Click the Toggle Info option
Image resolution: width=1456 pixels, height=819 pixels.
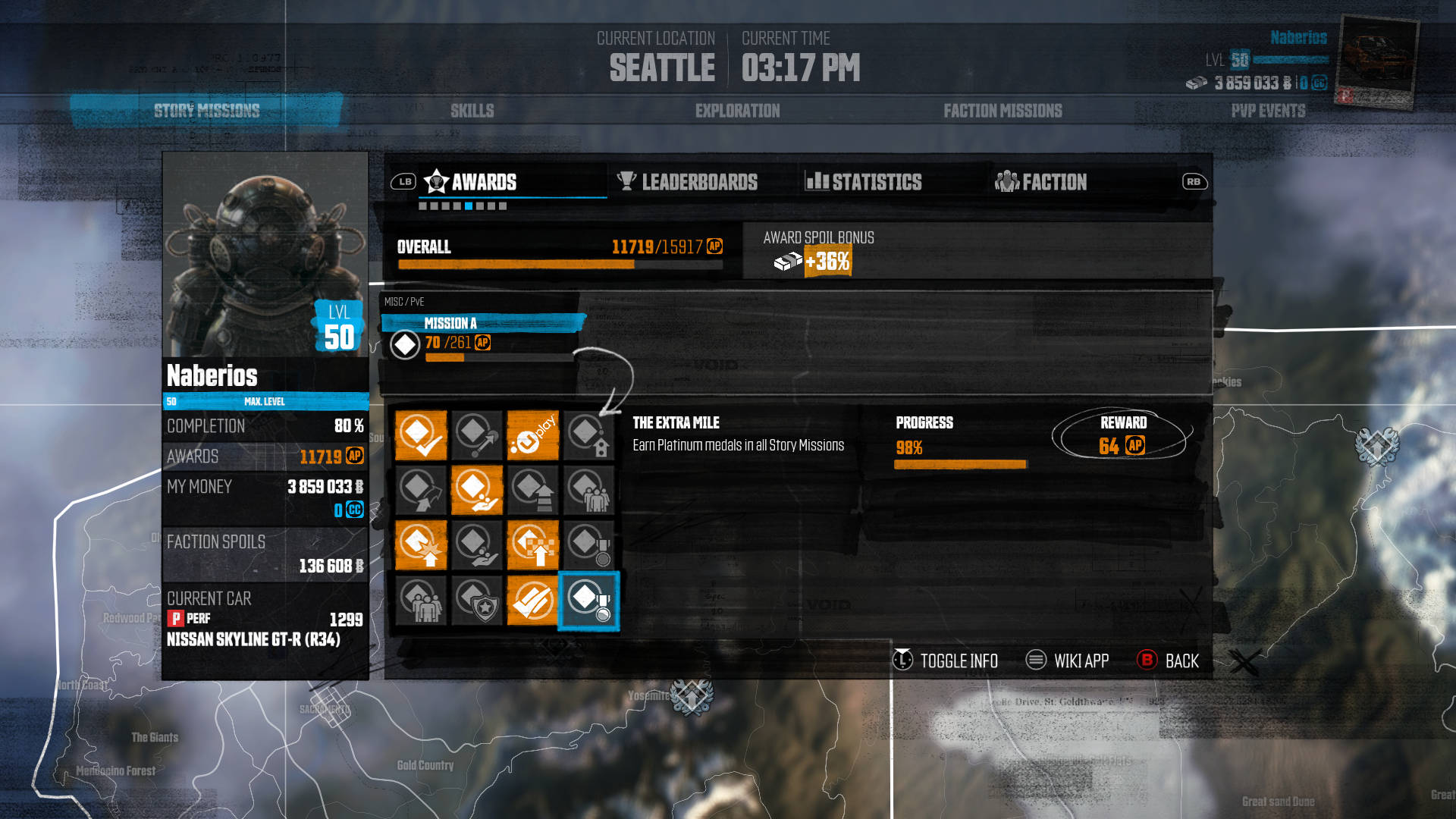(x=959, y=661)
